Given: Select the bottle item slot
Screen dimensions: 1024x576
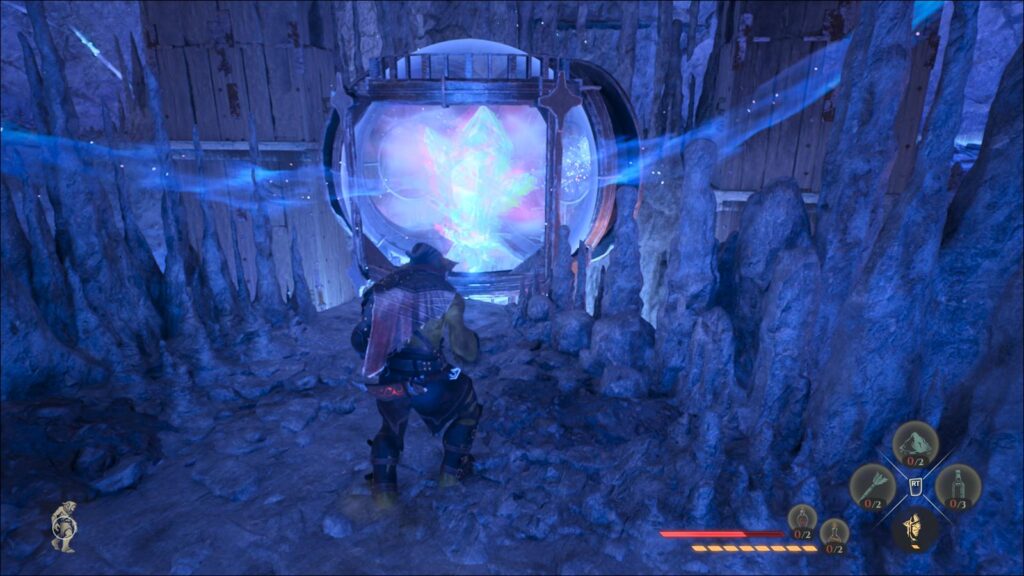Looking at the screenshot, I should coord(957,487).
